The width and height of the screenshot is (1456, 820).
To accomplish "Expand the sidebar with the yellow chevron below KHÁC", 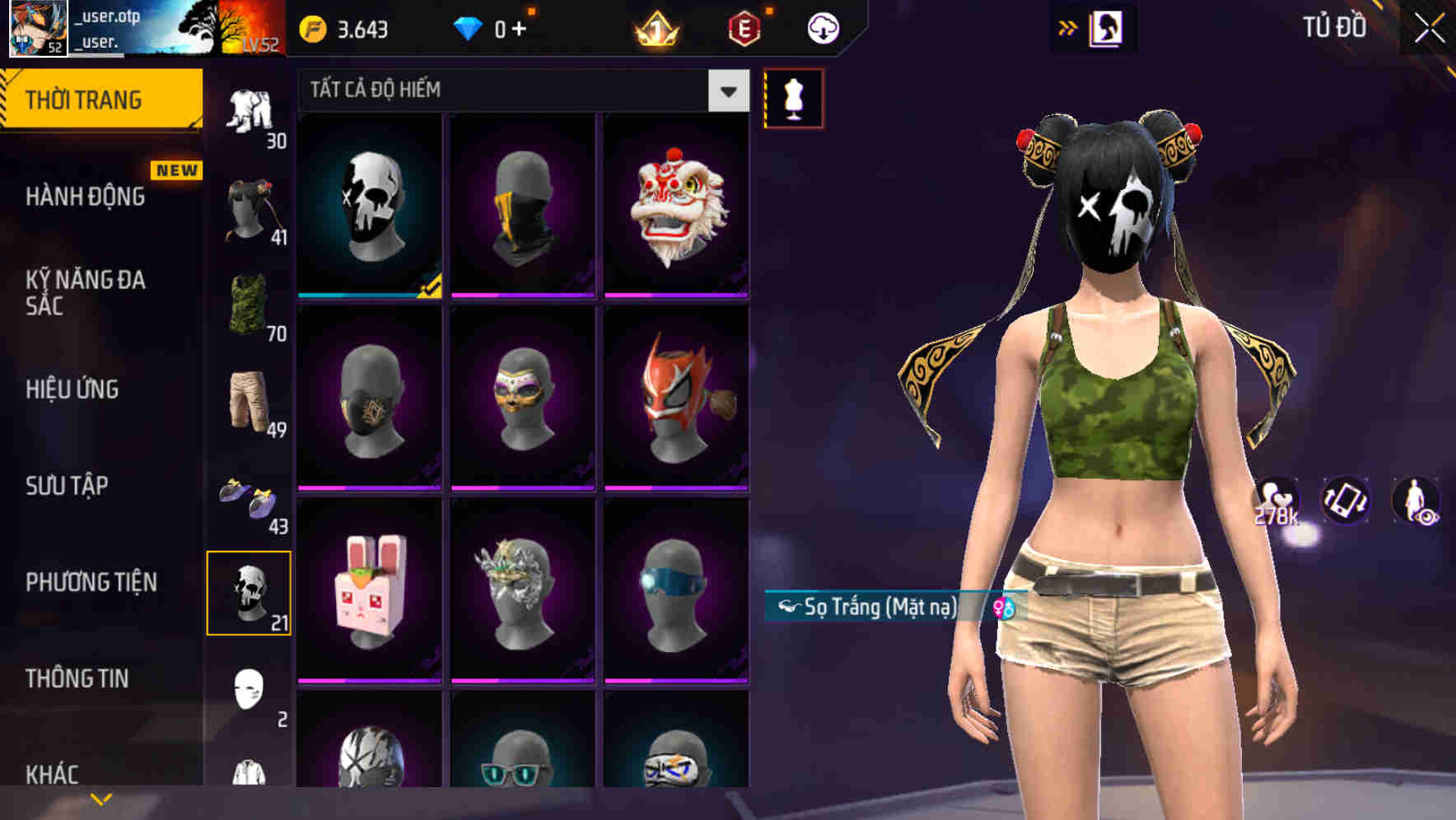I will pos(100,797).
